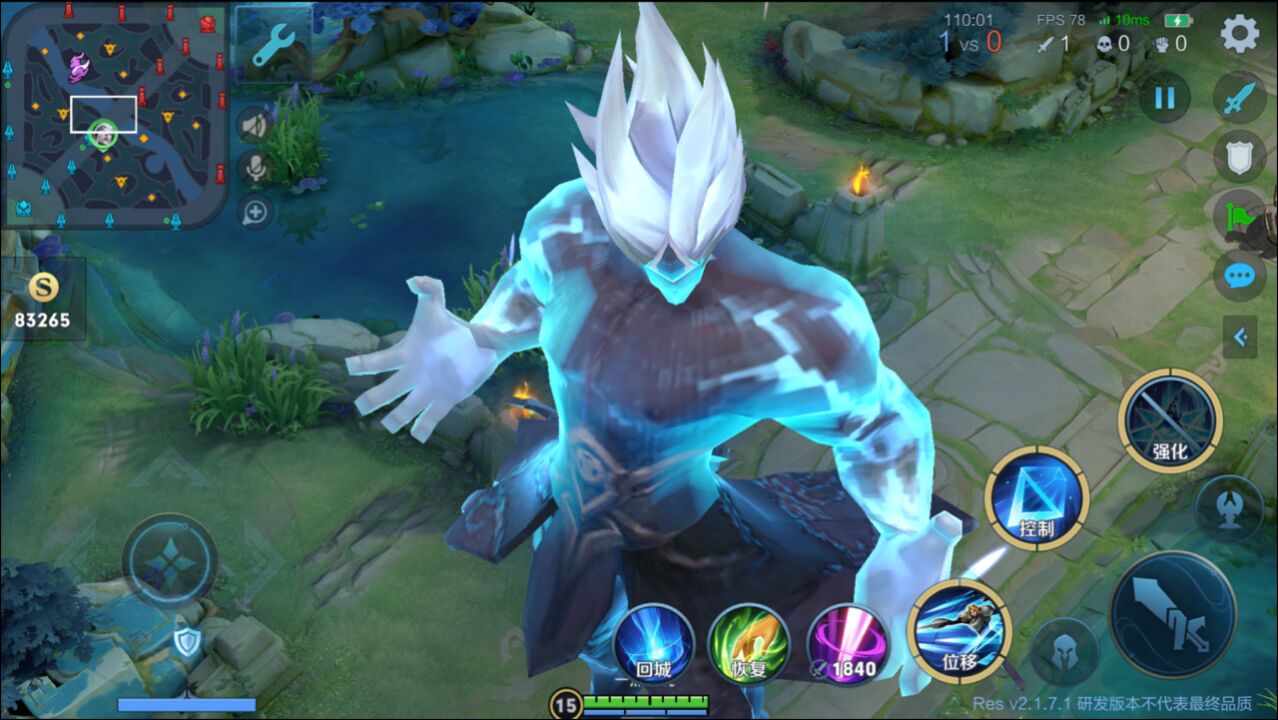Collapse the side panel with the arrow

1240,338
